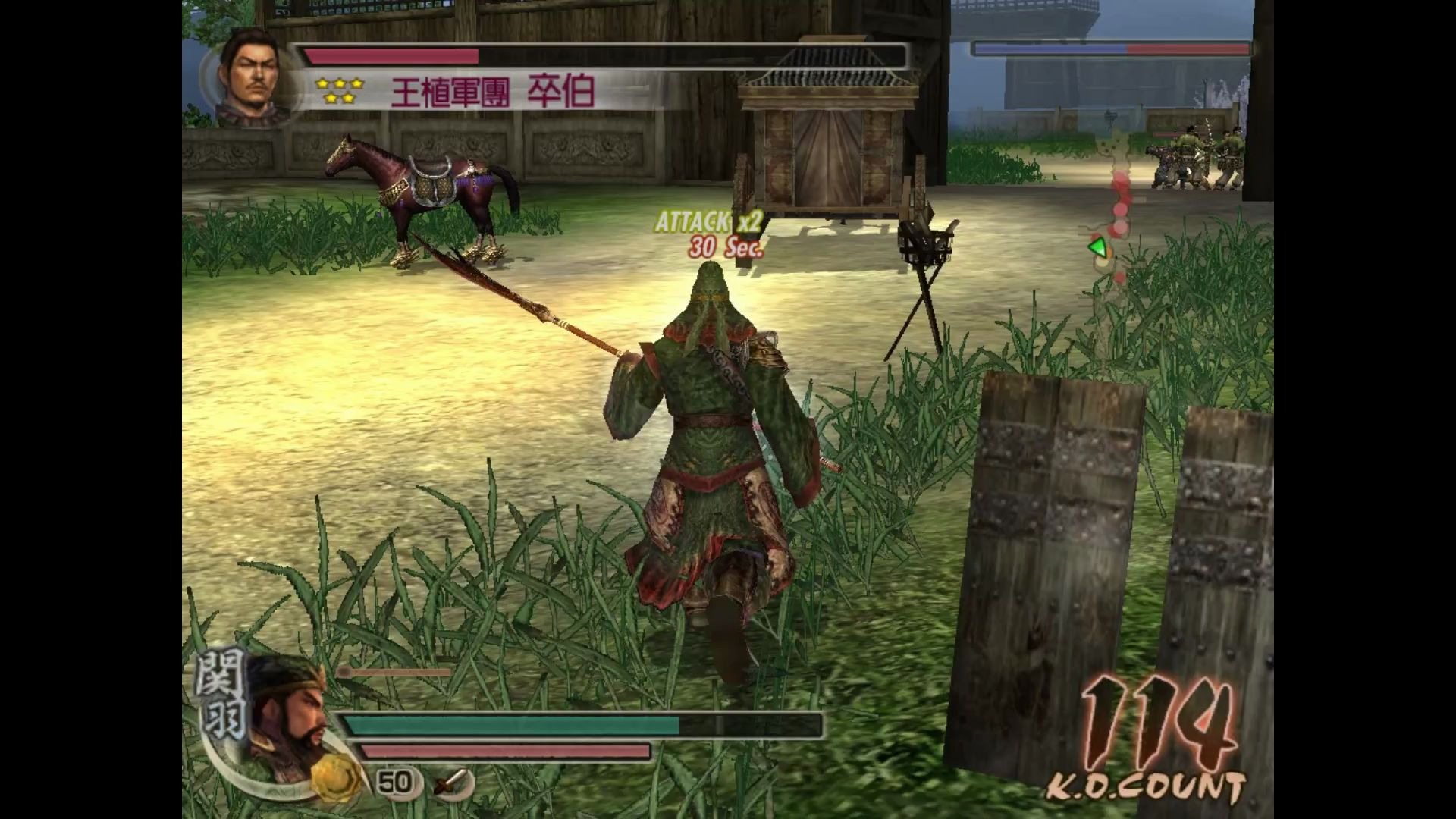Click the green player arrow on the minimap
Image resolution: width=1456 pixels, height=819 pixels.
point(1097,247)
